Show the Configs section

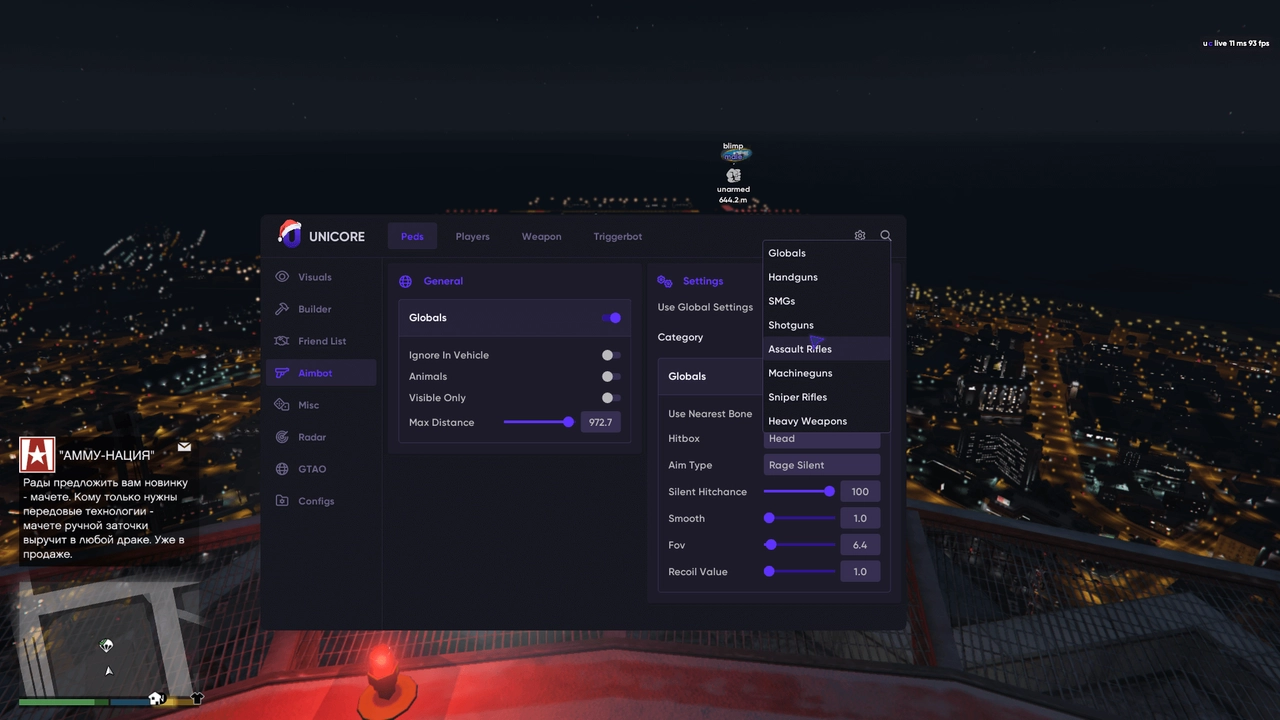coord(315,501)
